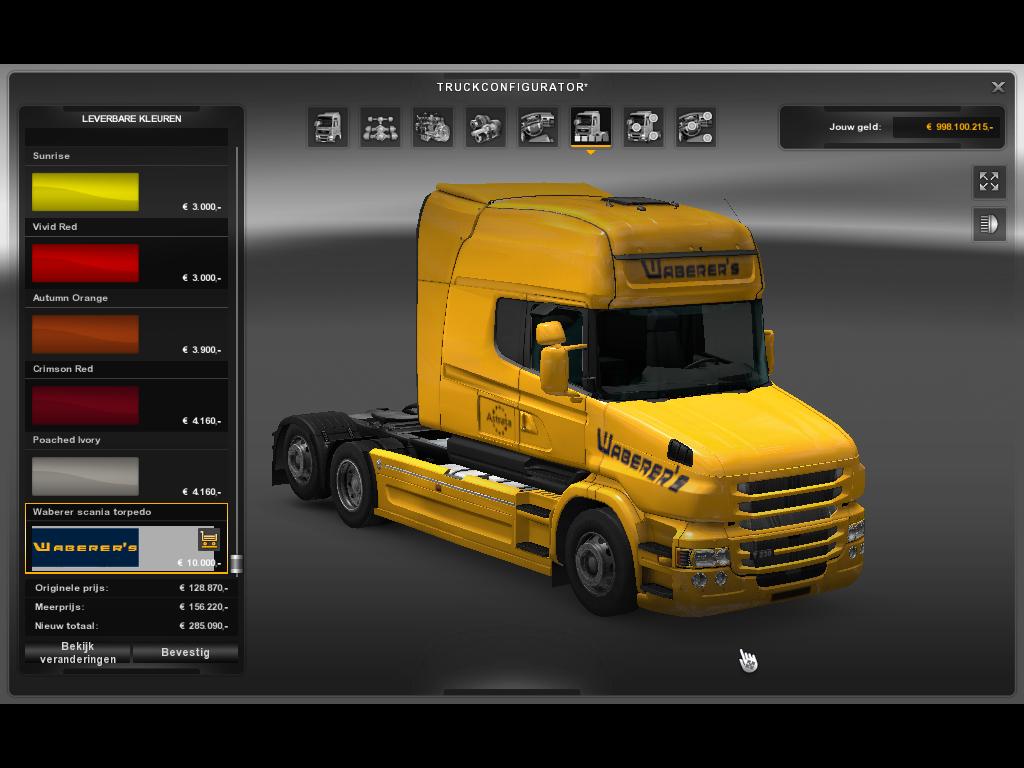Choose the Vivid Red paint swatch
This screenshot has height=768, width=1024.
[x=85, y=263]
